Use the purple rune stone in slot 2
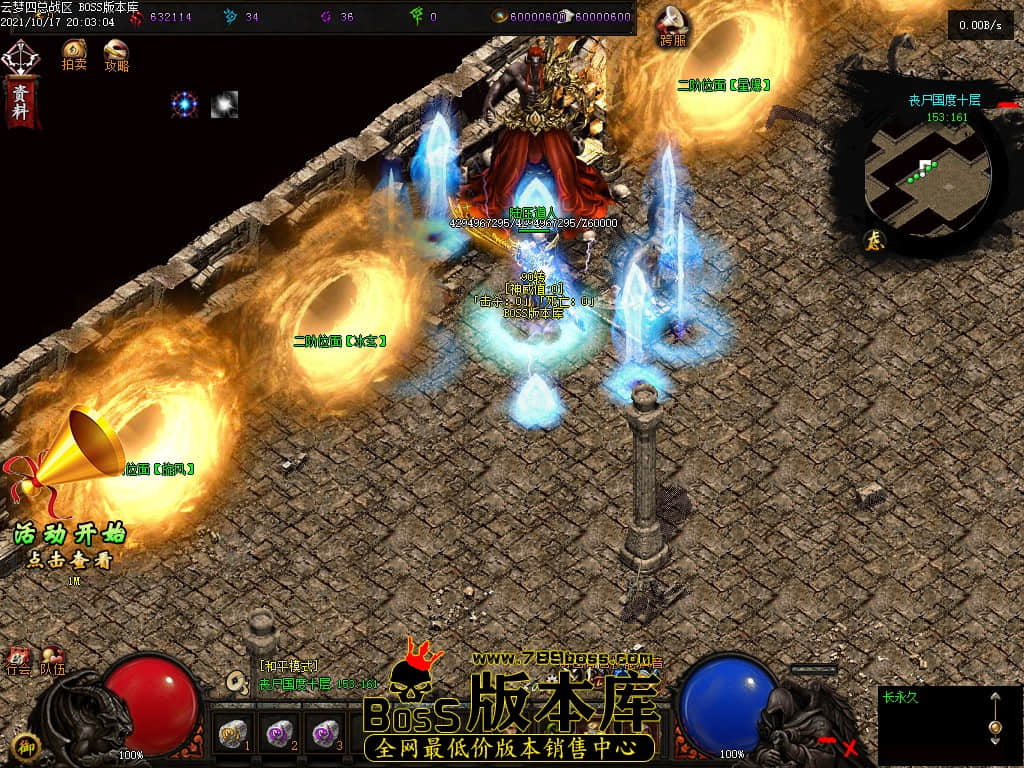Viewport: 1024px width, 768px height. tap(280, 735)
